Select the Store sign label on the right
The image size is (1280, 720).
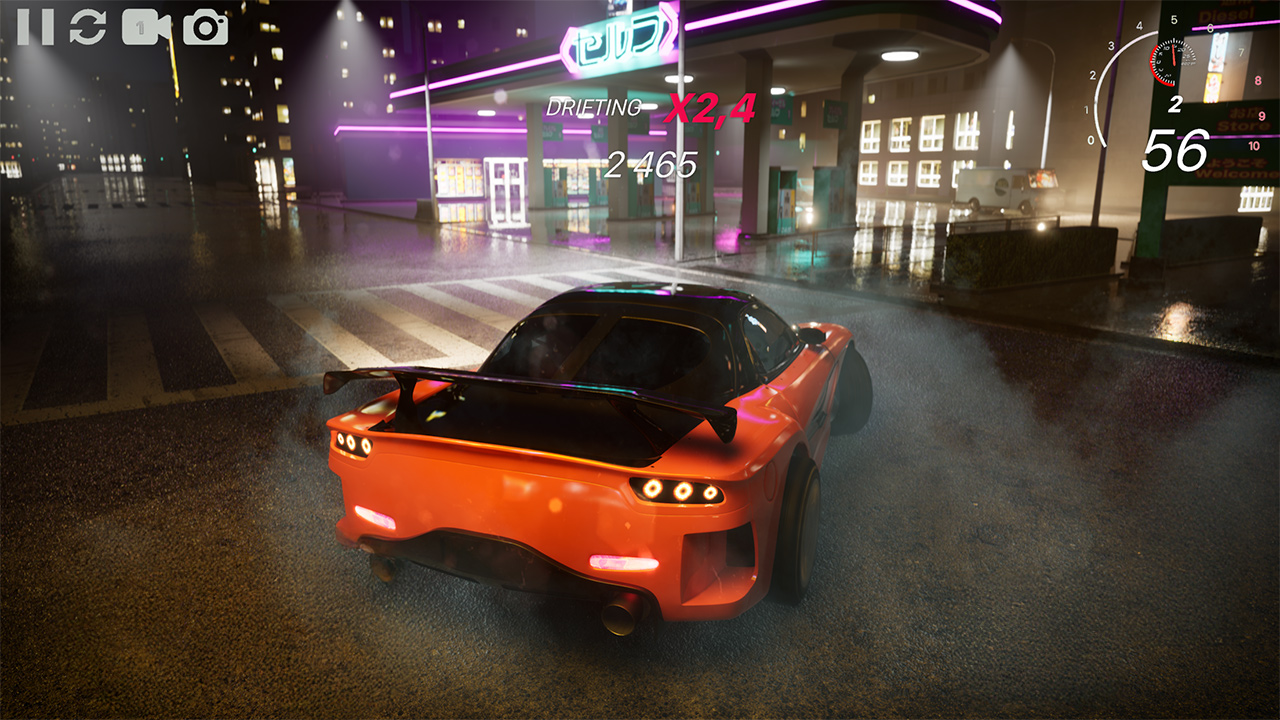pyautogui.click(x=1243, y=123)
